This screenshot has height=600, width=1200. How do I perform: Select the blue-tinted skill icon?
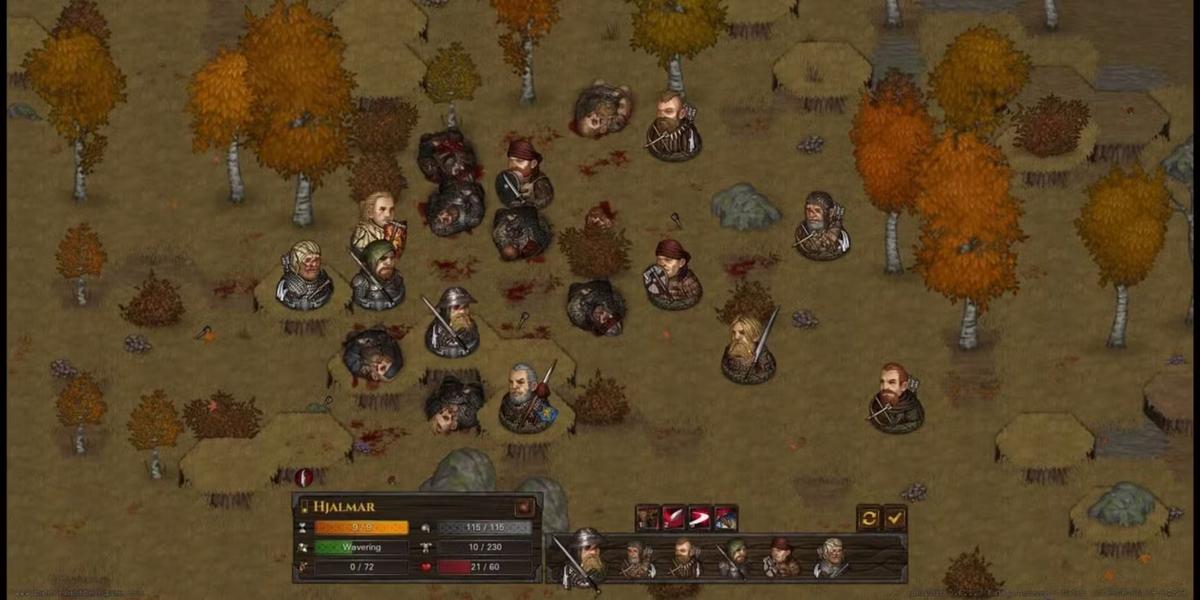(x=726, y=517)
